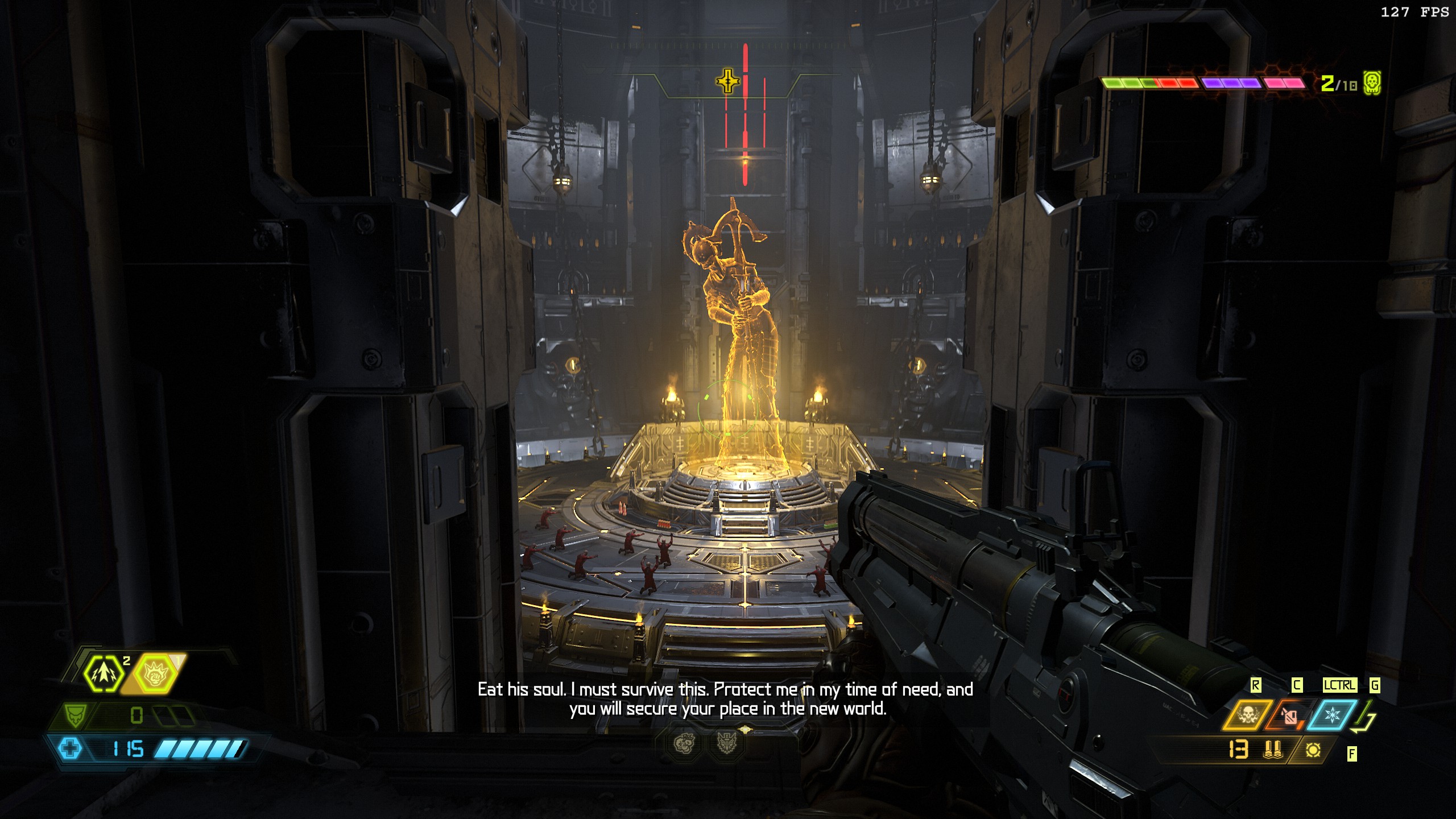Select the Blood Punch fist icon

tap(155, 674)
